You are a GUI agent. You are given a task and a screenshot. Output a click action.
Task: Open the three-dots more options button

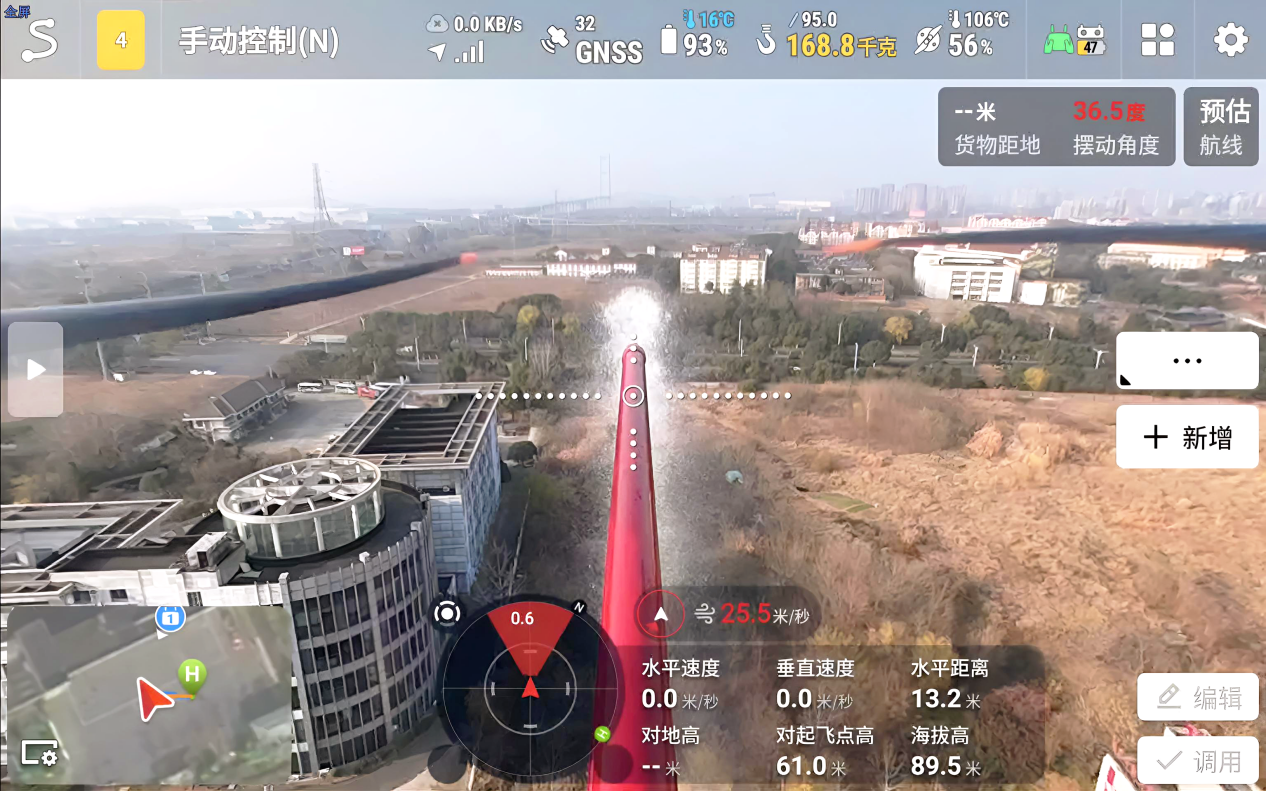(1187, 361)
